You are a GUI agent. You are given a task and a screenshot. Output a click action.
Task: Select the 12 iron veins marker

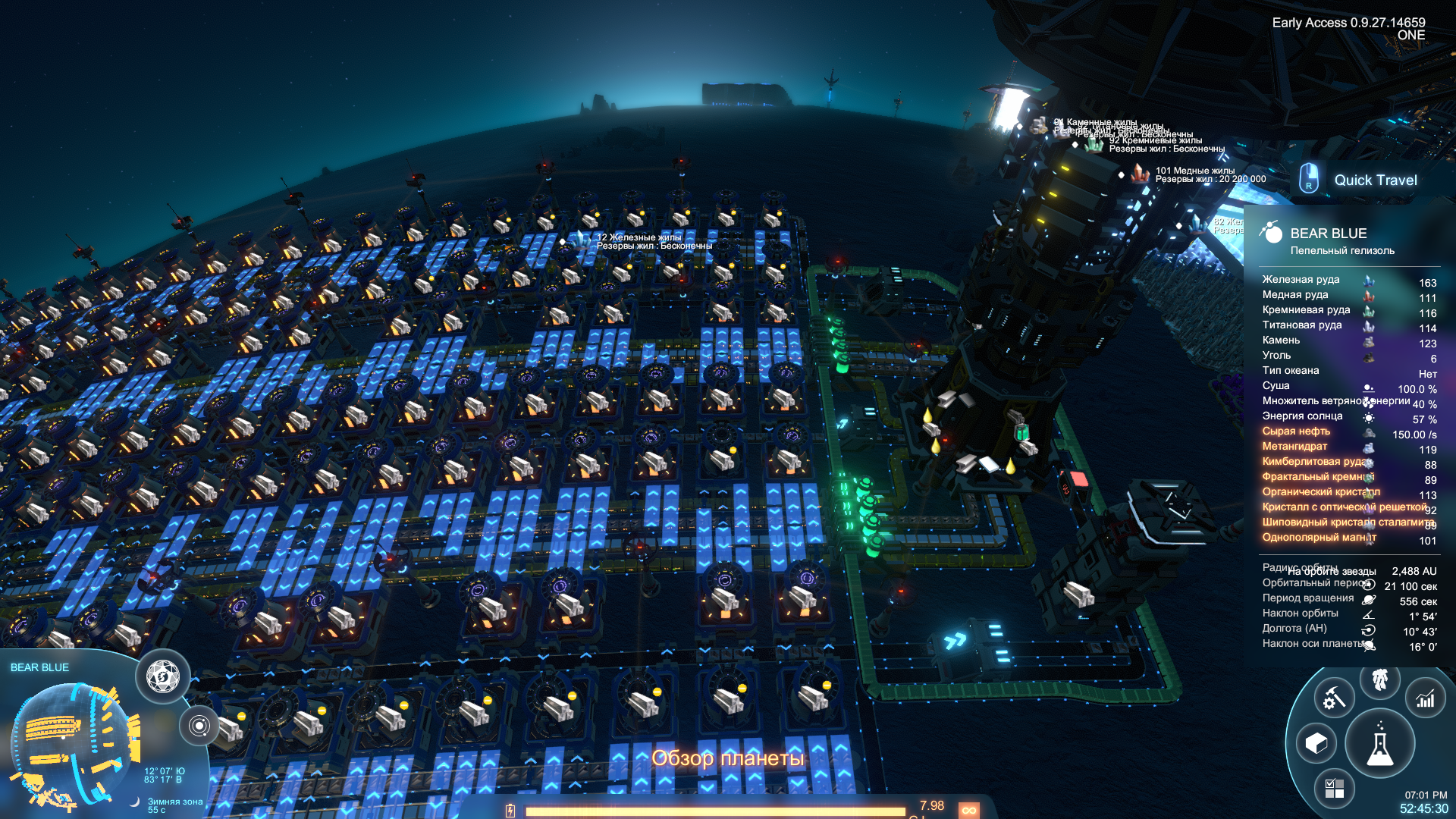point(581,240)
